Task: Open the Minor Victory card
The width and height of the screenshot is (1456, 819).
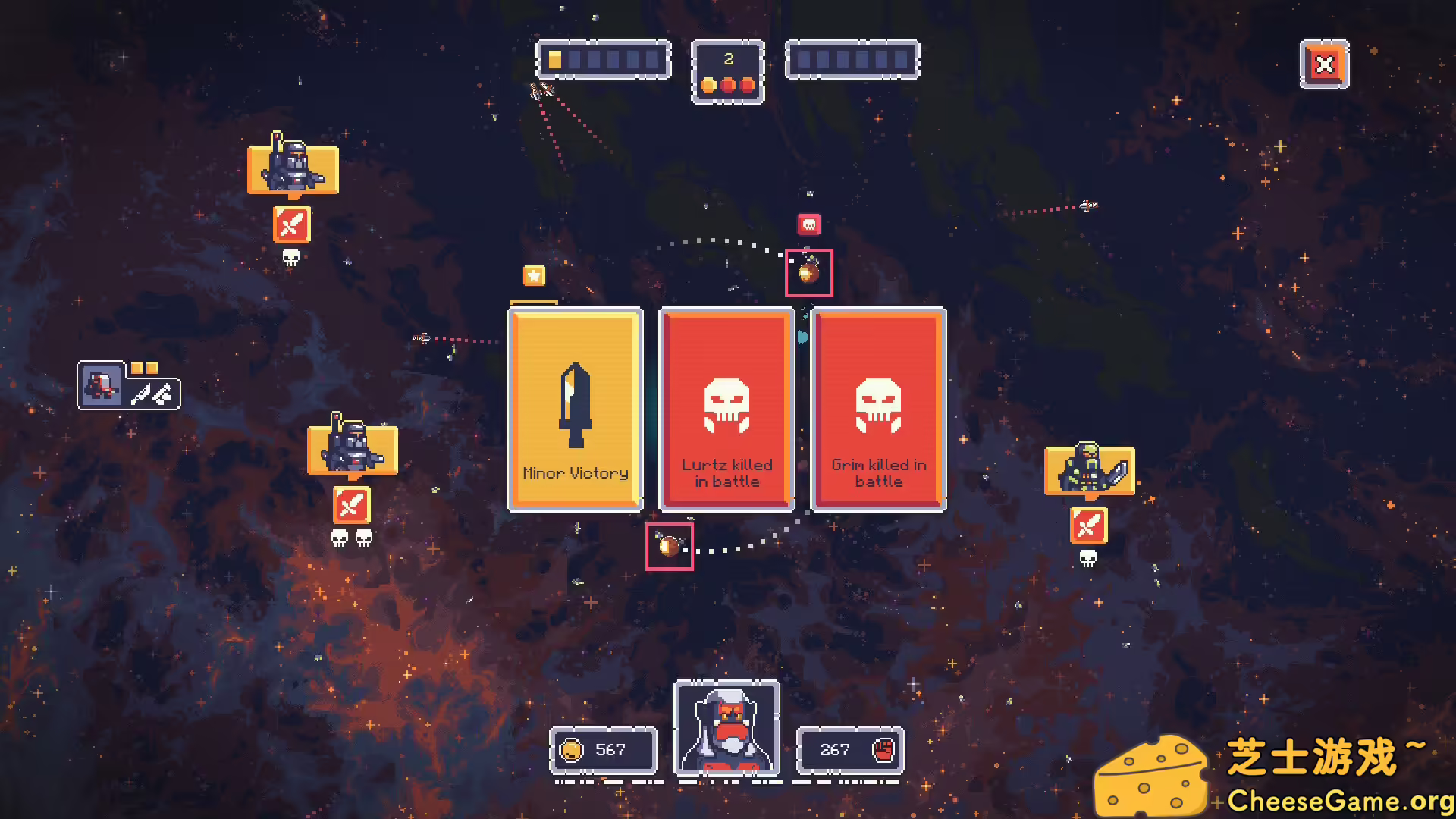Action: point(575,409)
